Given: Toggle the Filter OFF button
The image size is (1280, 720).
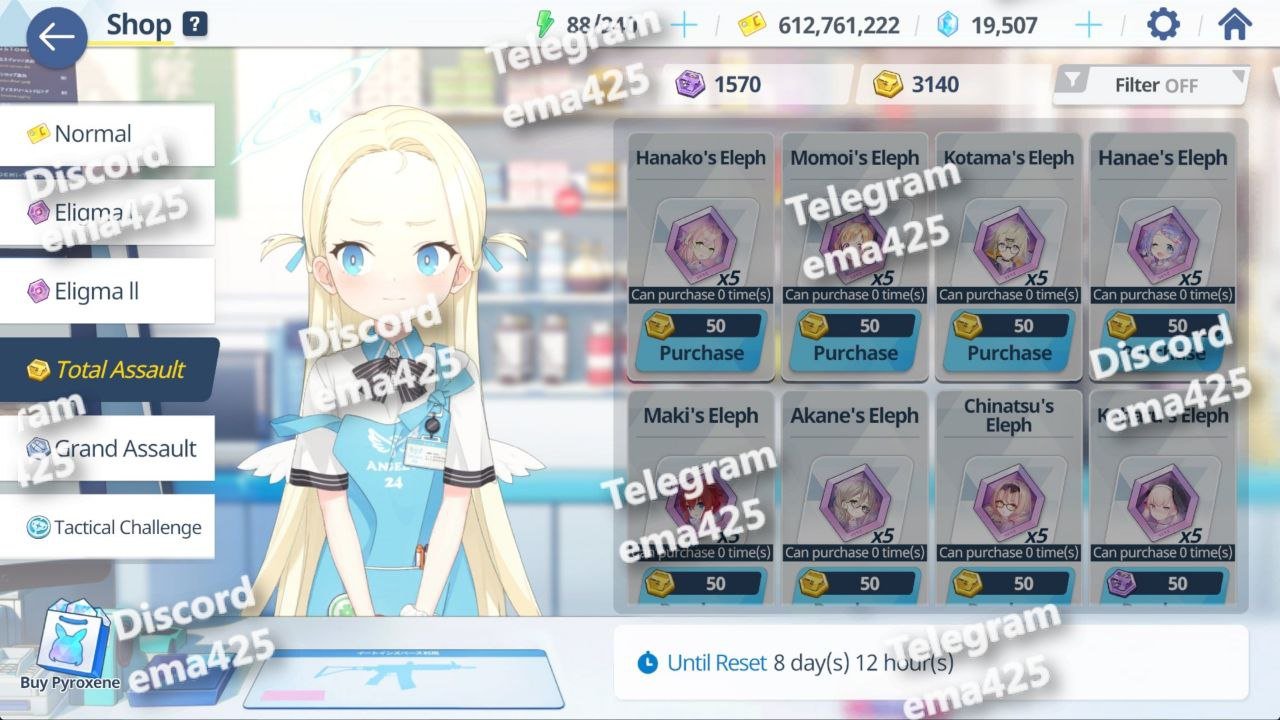Looking at the screenshot, I should (1152, 85).
